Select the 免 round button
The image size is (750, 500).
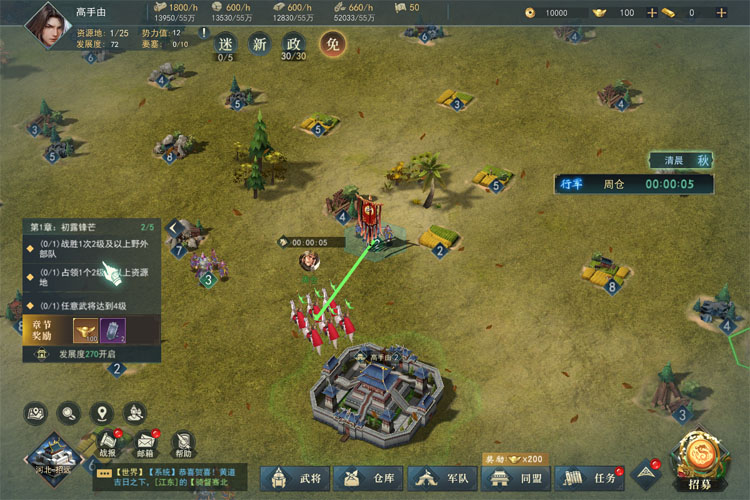[331, 44]
